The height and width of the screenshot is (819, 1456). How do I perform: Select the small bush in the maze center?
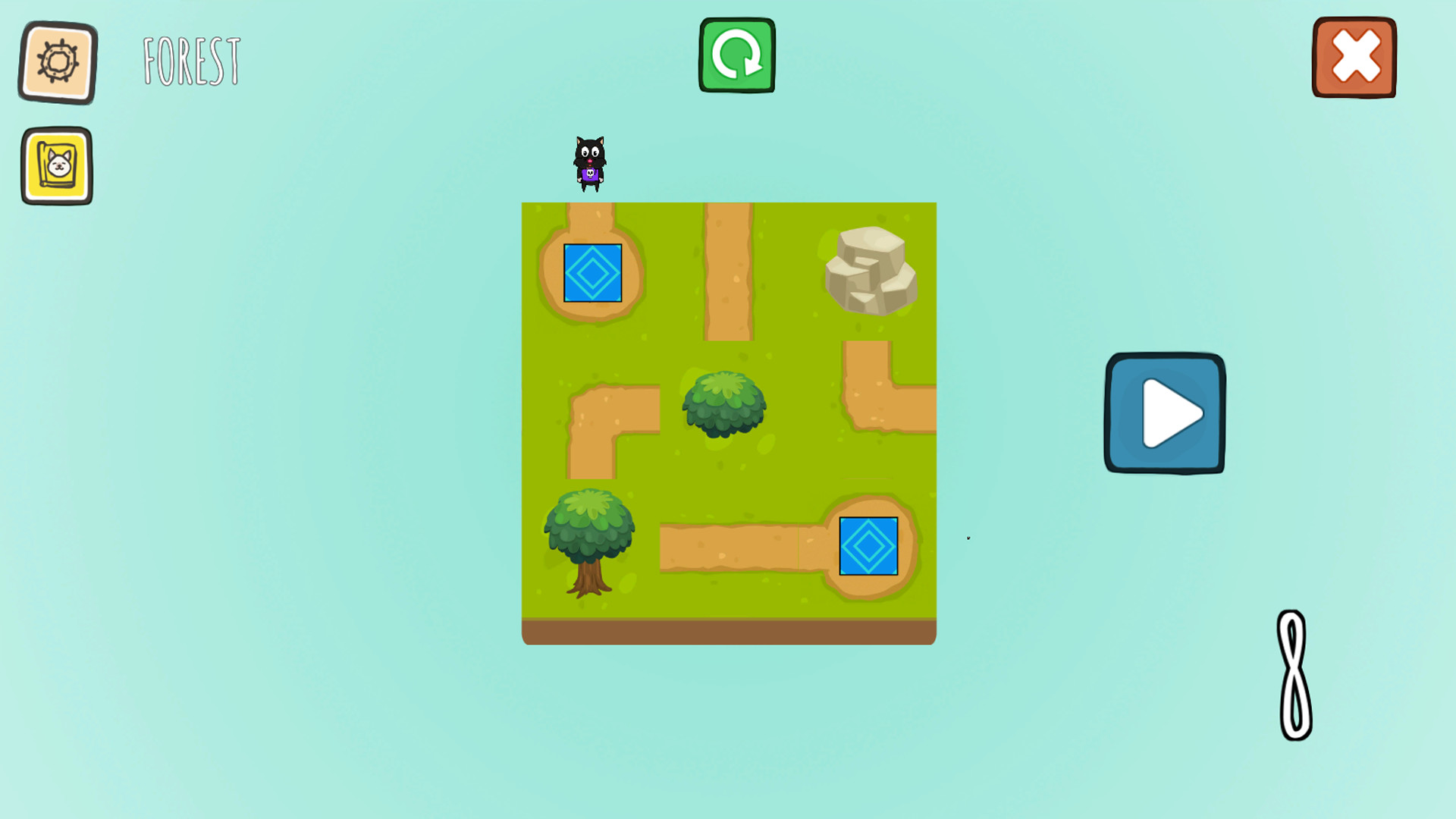[724, 406]
